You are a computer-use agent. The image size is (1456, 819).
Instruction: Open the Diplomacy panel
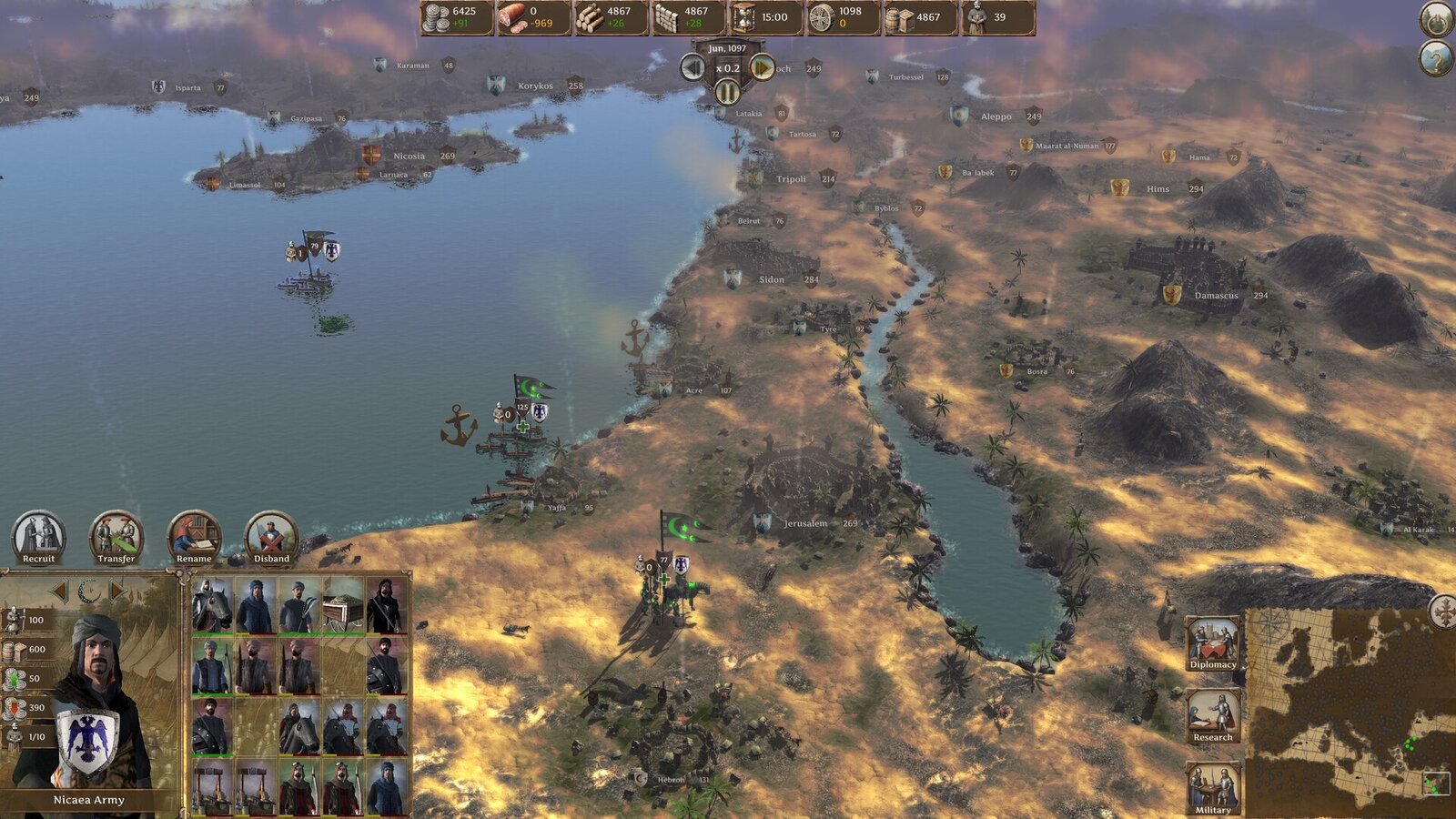click(1212, 643)
